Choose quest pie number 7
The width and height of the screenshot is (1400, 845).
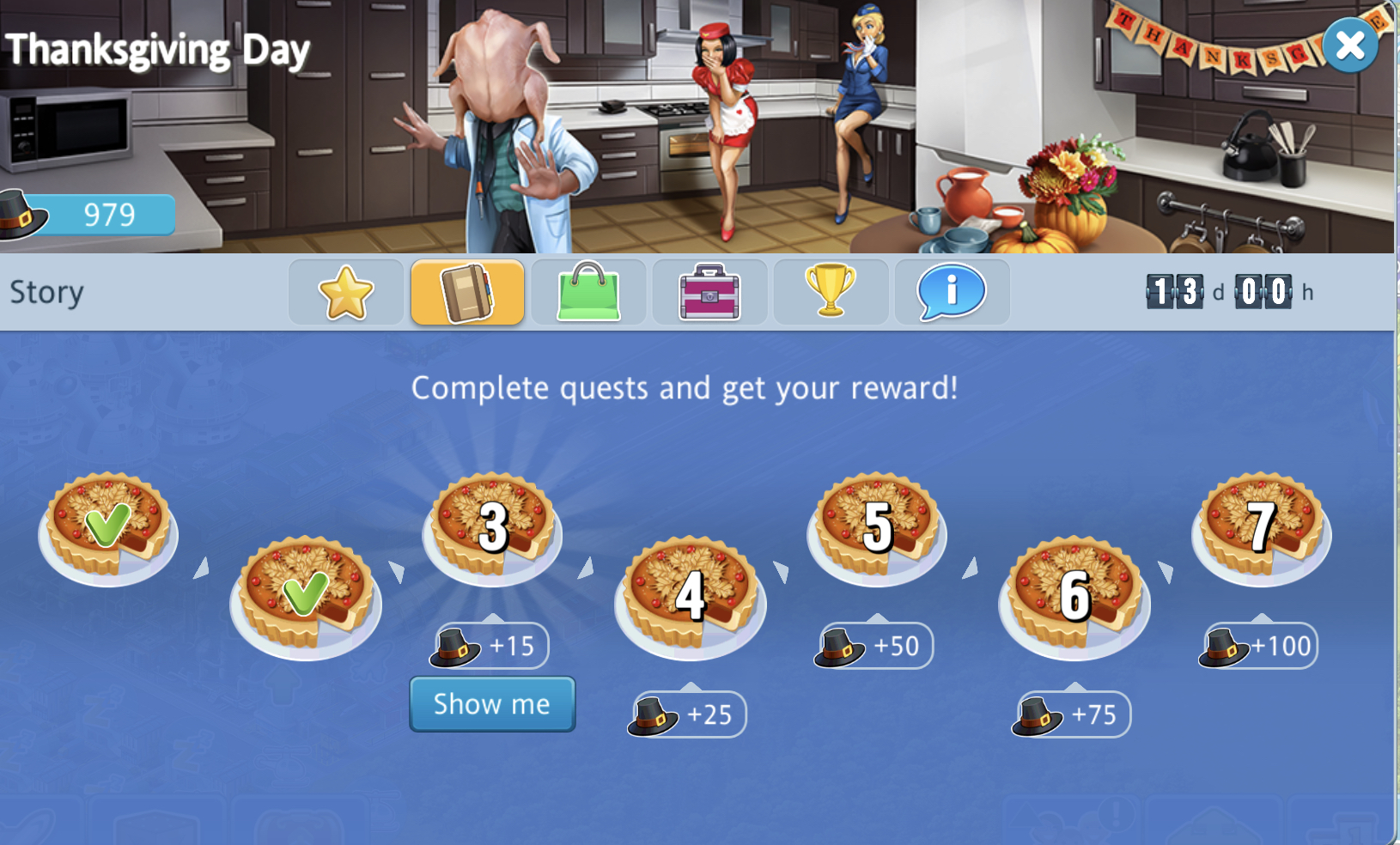[1261, 527]
